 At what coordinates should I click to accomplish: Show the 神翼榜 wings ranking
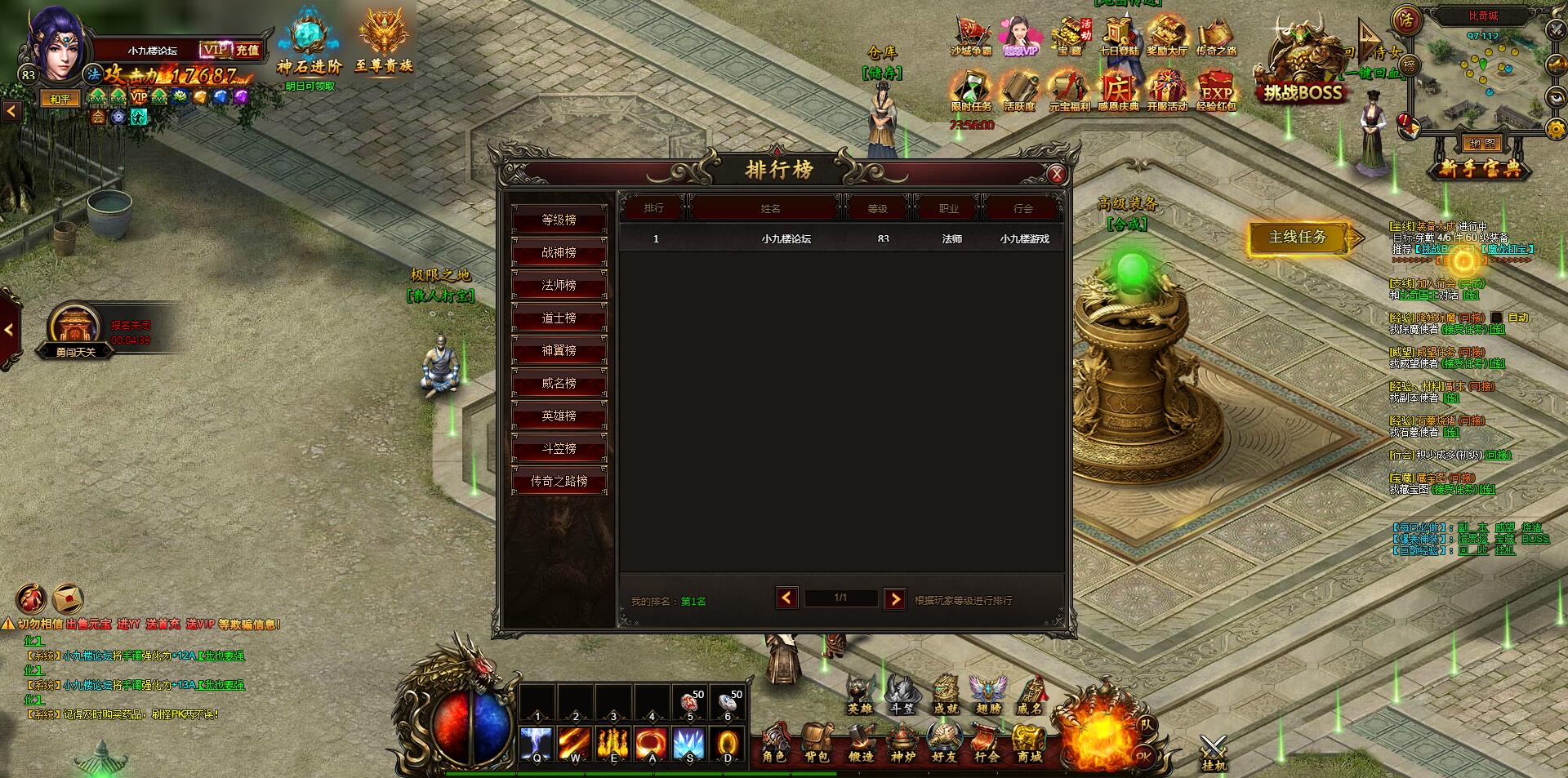(x=559, y=351)
